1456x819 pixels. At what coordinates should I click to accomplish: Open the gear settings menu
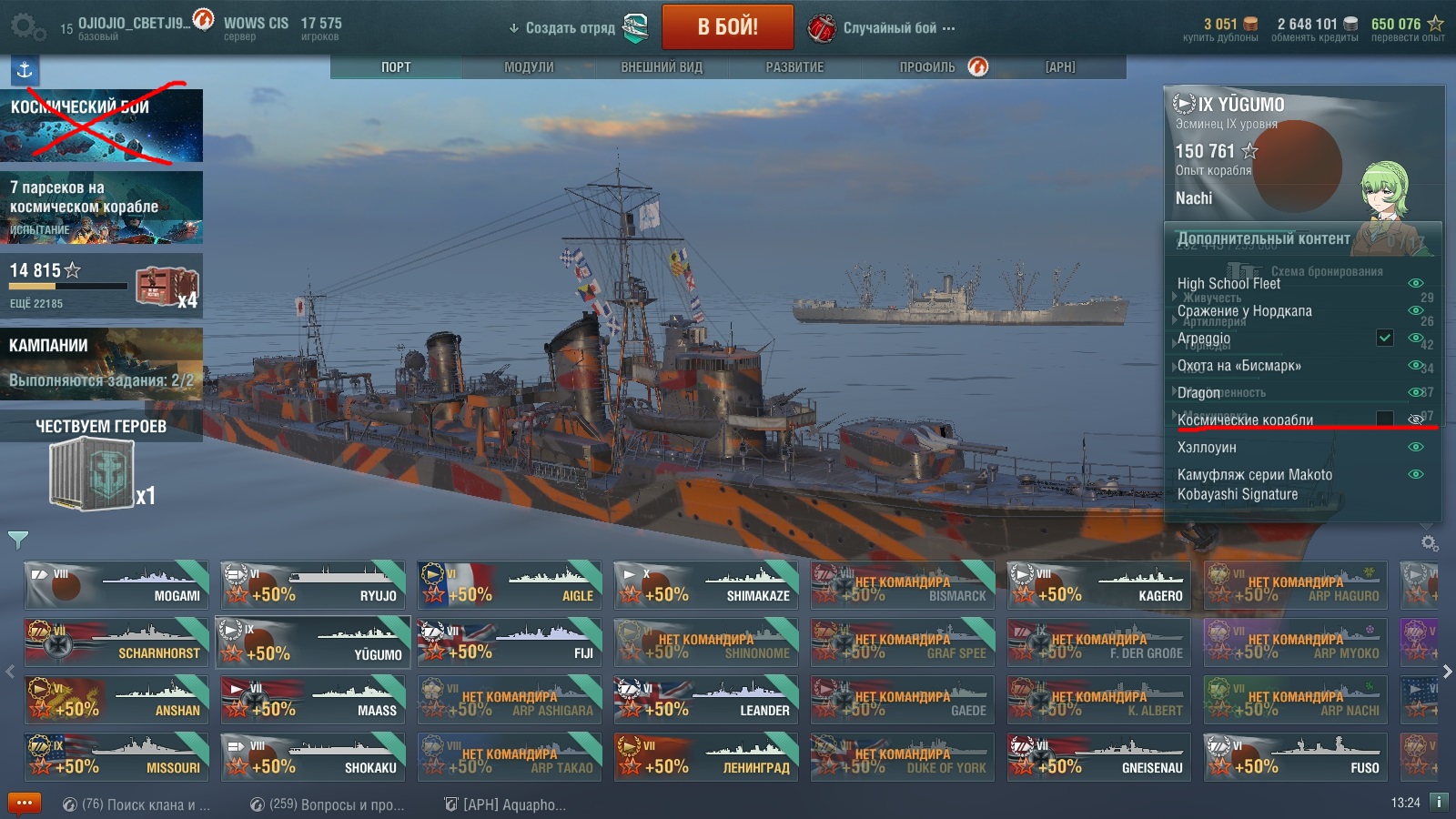[26, 27]
